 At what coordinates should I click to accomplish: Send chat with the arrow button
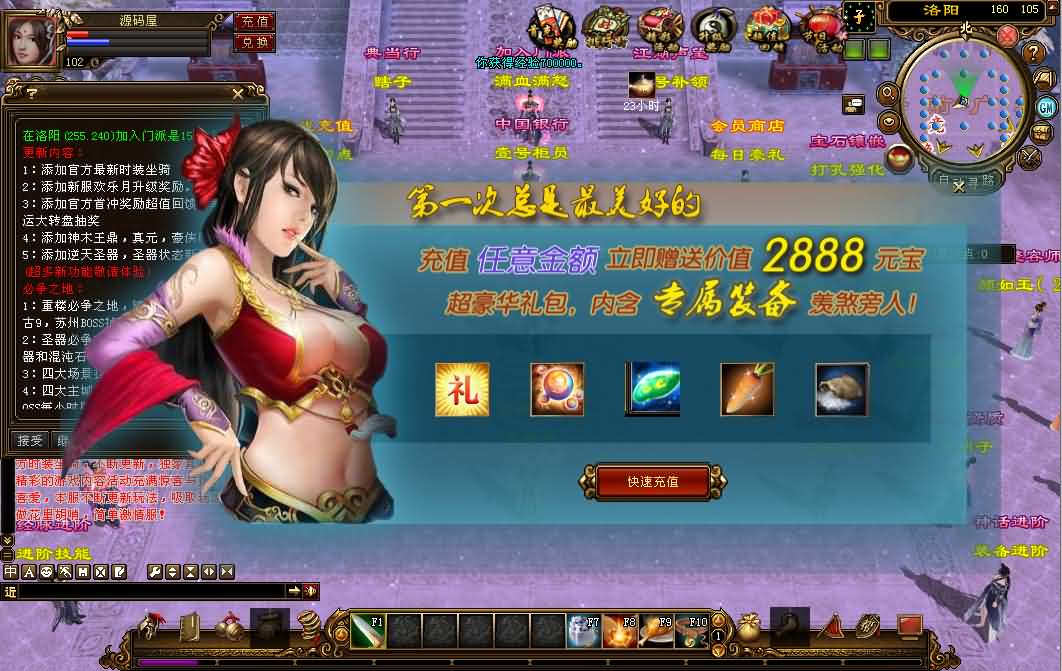pos(294,591)
